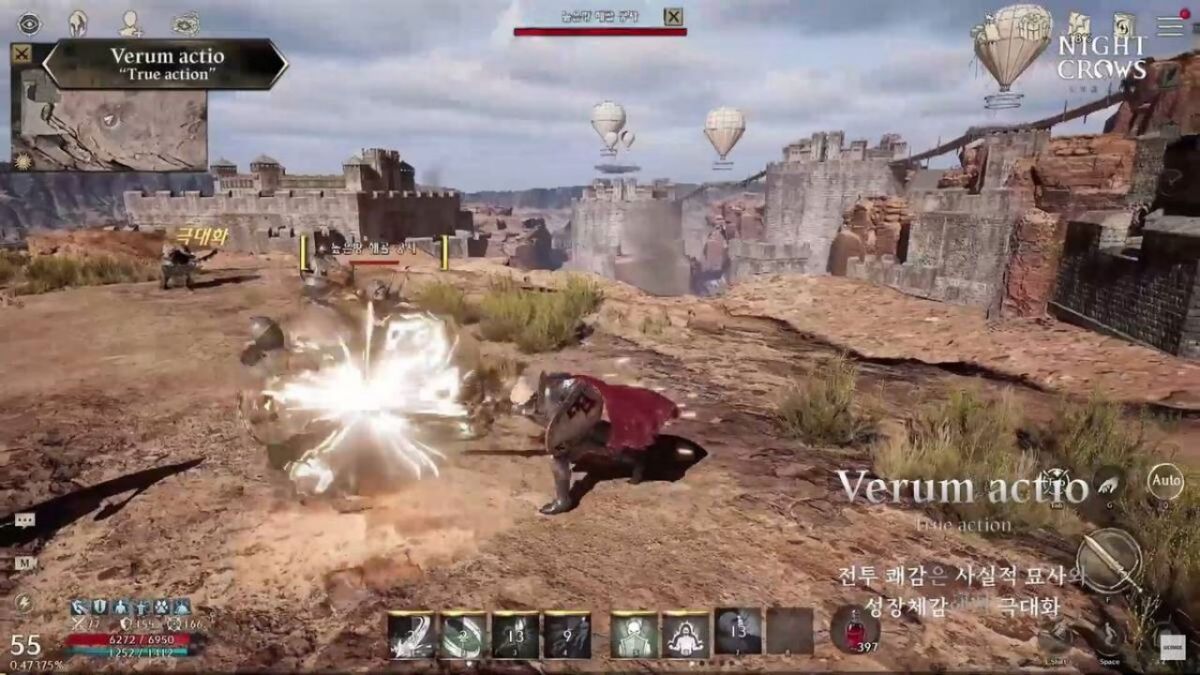Open the helmet icon menu

78,23
